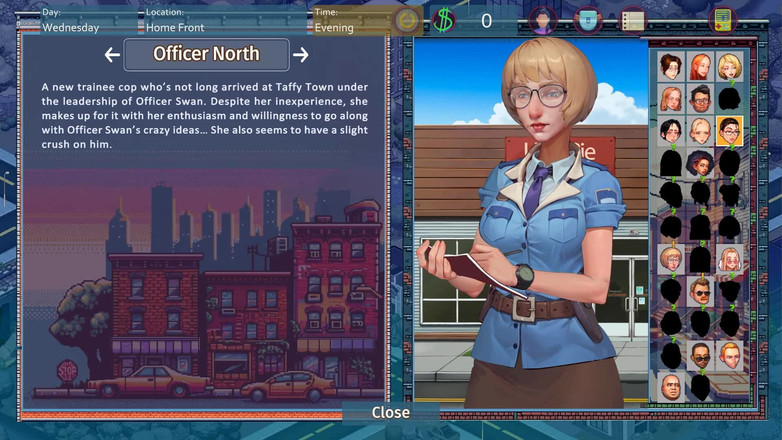Select the bald man portrait

point(670,386)
